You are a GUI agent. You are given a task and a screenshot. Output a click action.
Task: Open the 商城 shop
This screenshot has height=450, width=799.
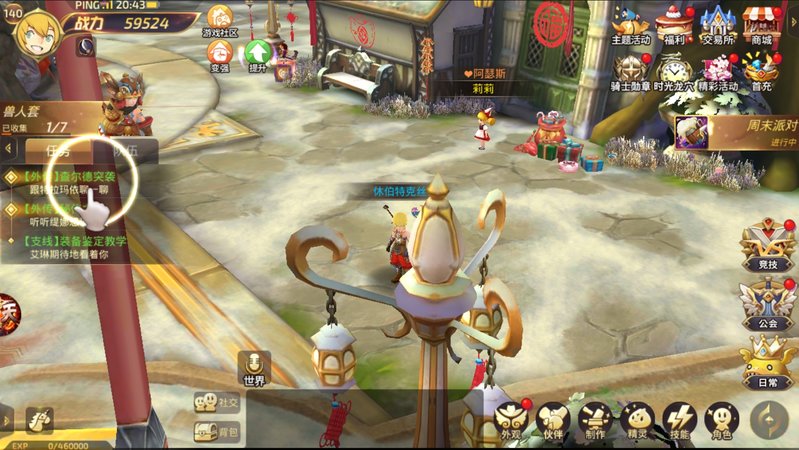(761, 22)
